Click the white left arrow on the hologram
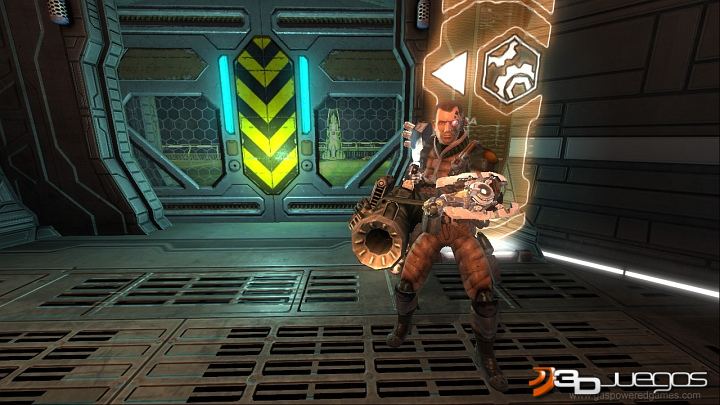The height and width of the screenshot is (405, 720). (447, 72)
